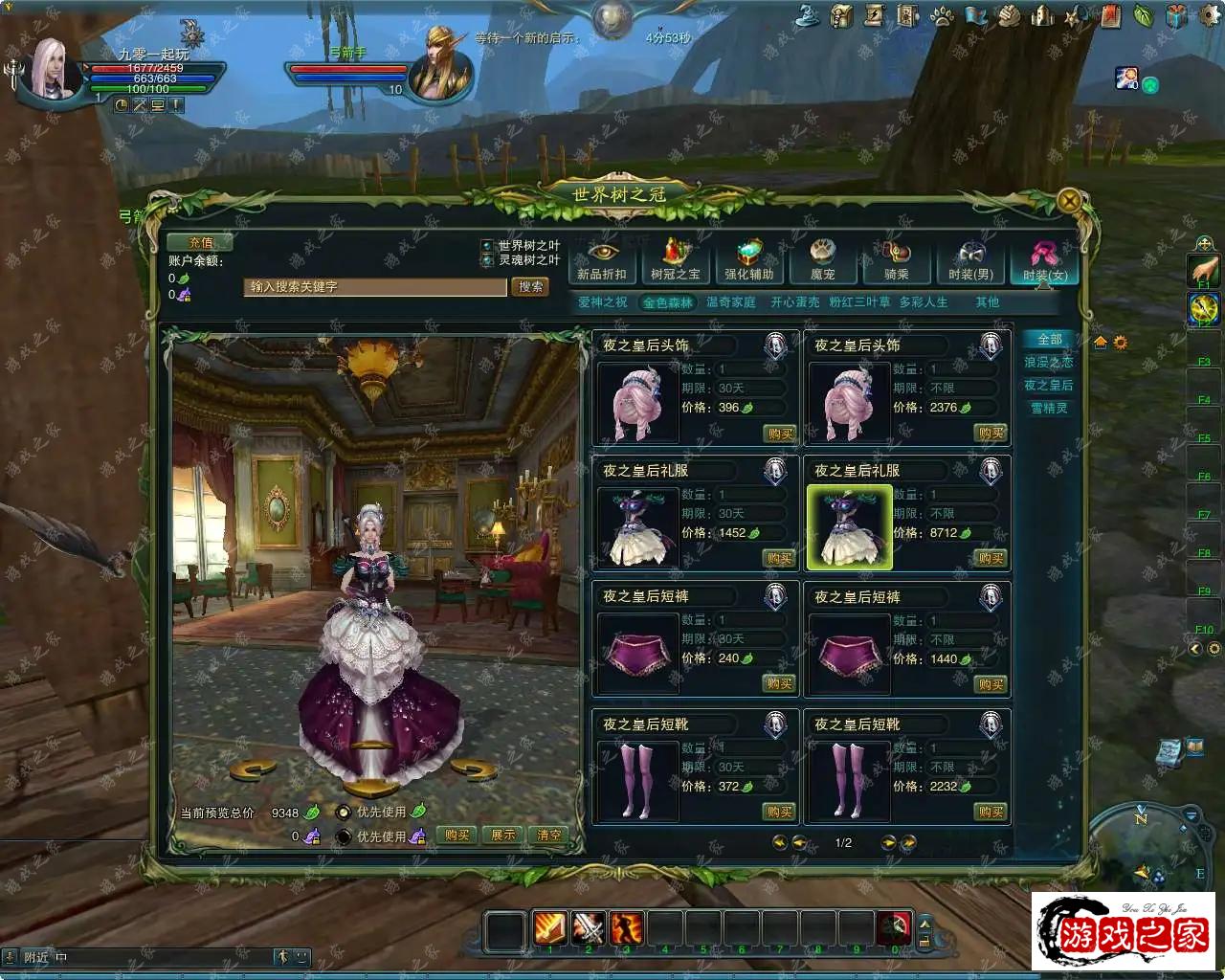Click the 充值 recharge button
The width and height of the screenshot is (1225, 980).
tap(200, 243)
